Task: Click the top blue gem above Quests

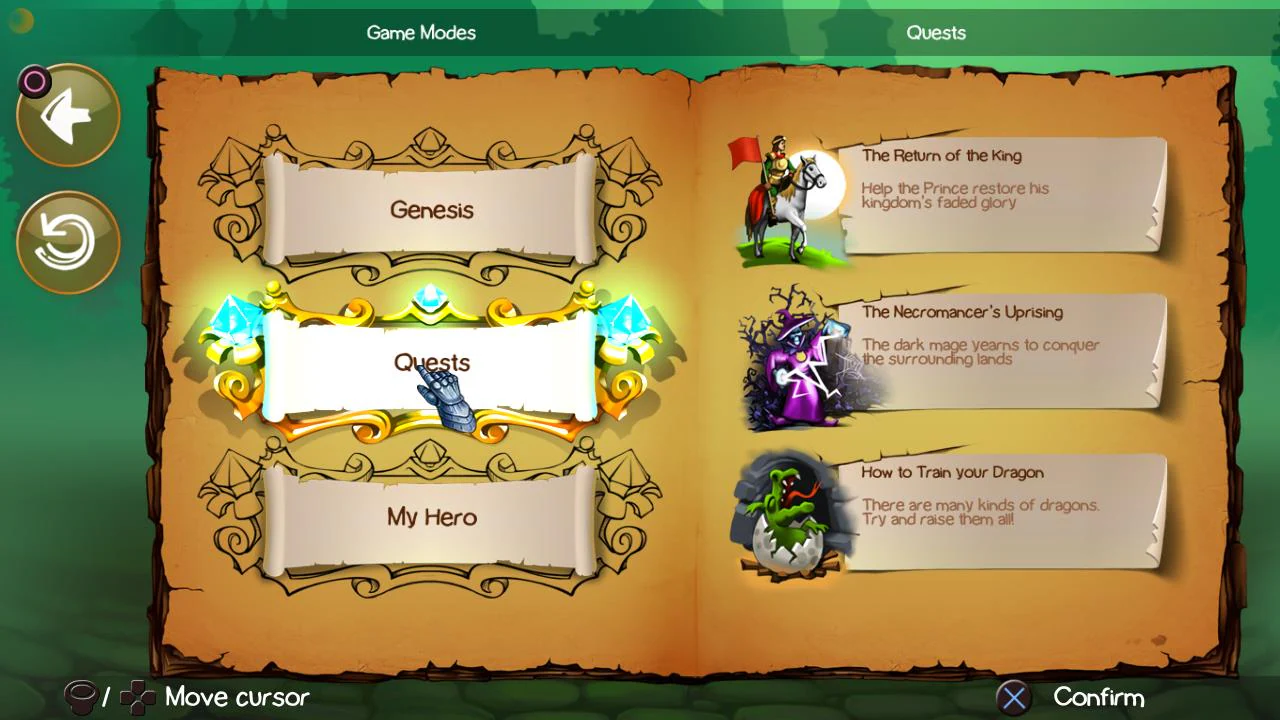Action: 430,296
